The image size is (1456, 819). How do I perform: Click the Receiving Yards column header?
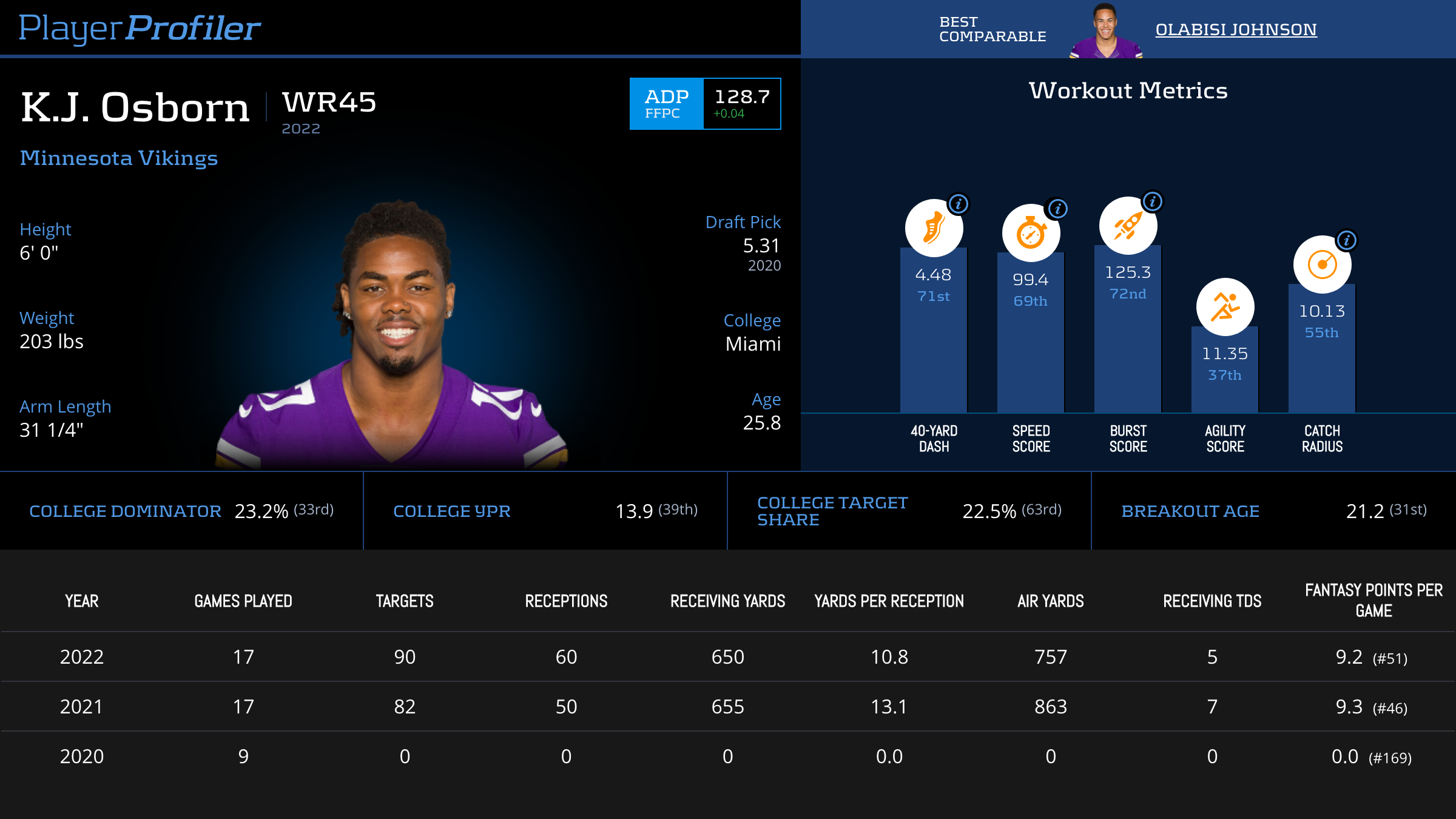(x=727, y=601)
